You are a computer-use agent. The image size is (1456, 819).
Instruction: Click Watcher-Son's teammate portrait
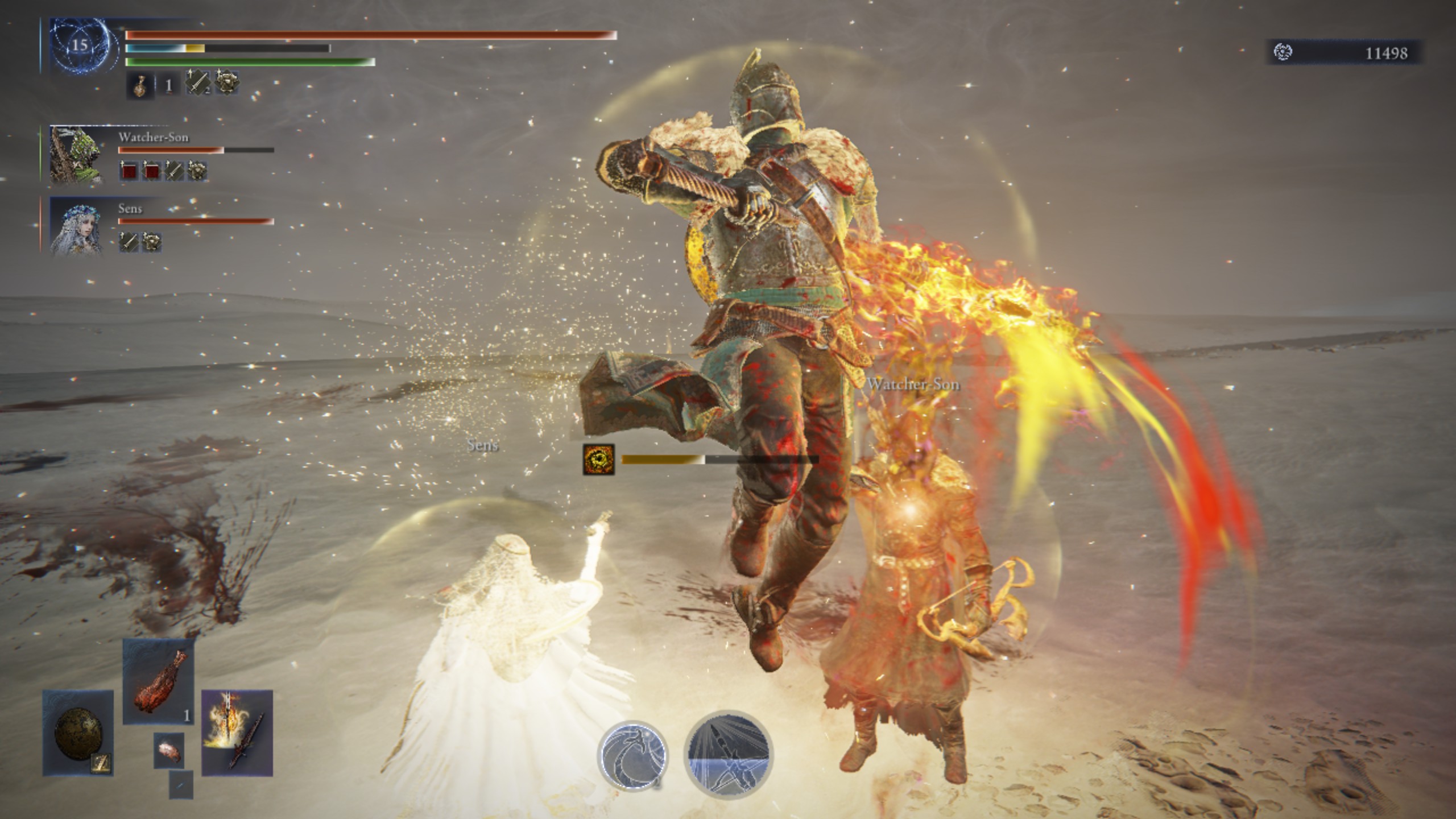point(76,154)
